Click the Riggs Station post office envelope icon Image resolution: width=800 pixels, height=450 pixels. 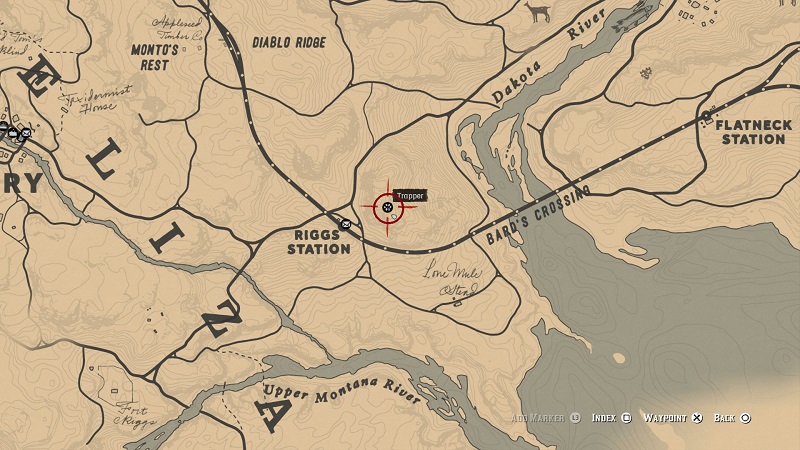point(345,224)
